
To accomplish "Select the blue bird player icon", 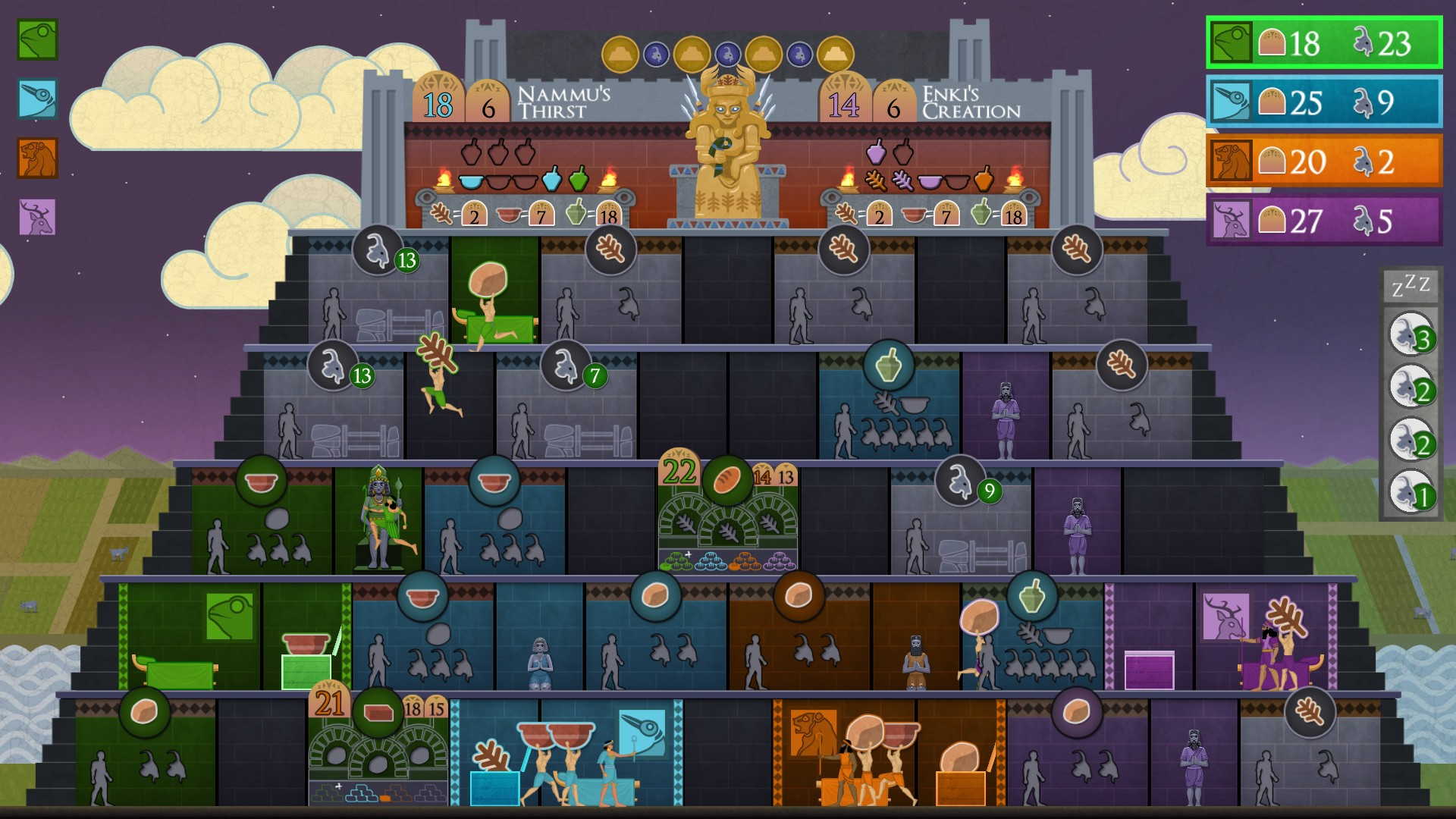I will coord(37,99).
